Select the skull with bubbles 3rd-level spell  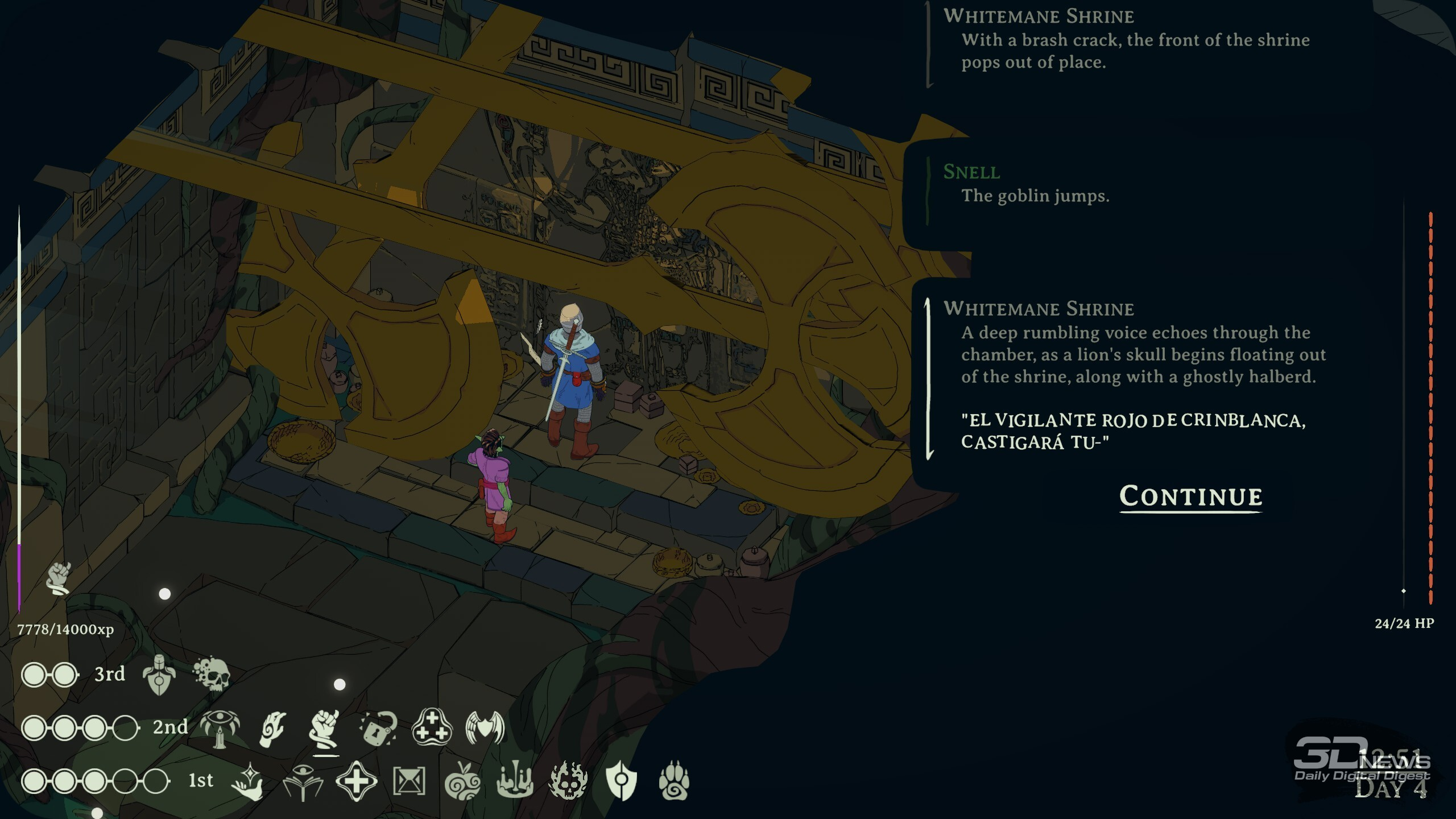click(x=212, y=675)
